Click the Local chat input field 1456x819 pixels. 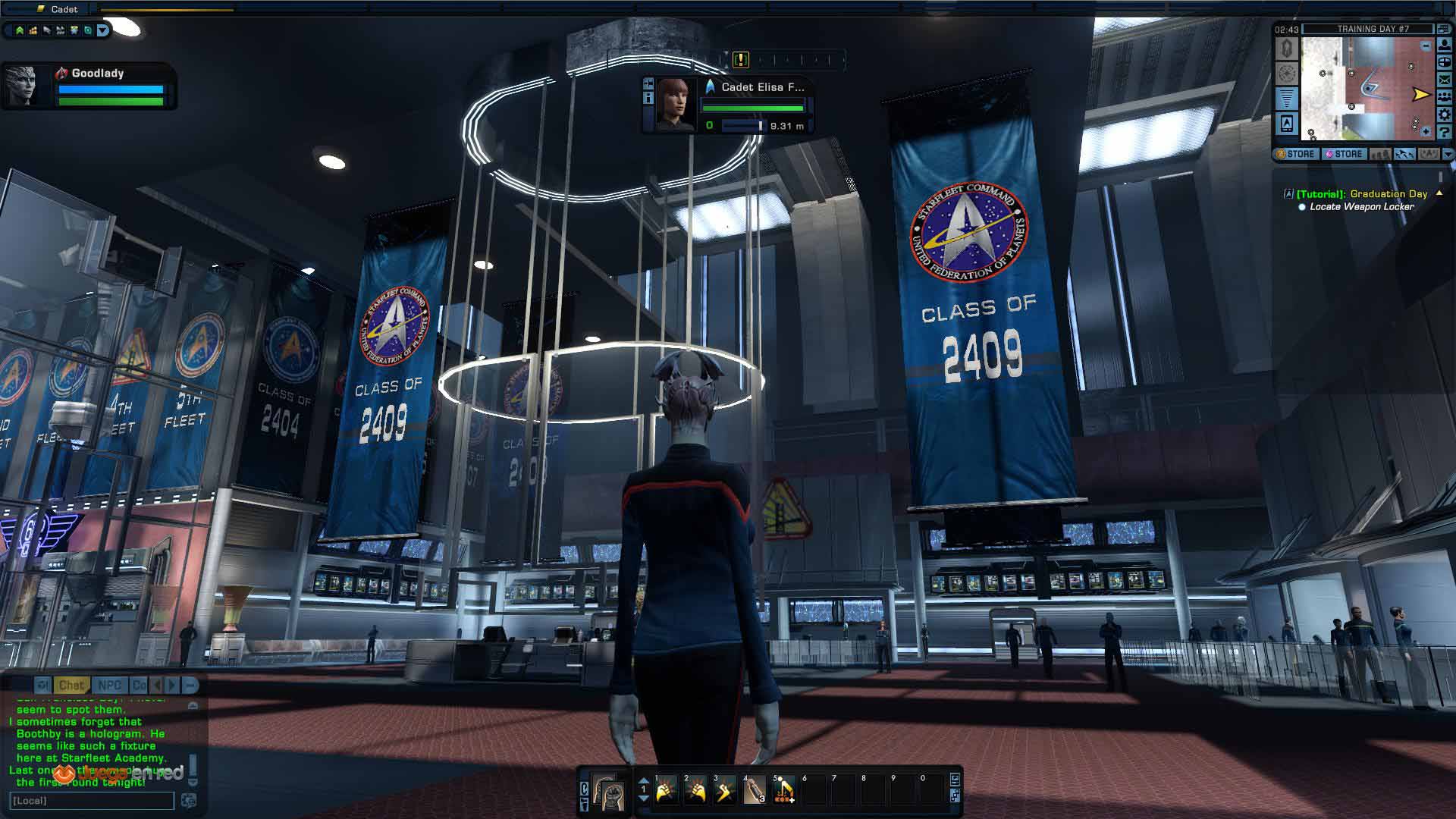(91, 801)
